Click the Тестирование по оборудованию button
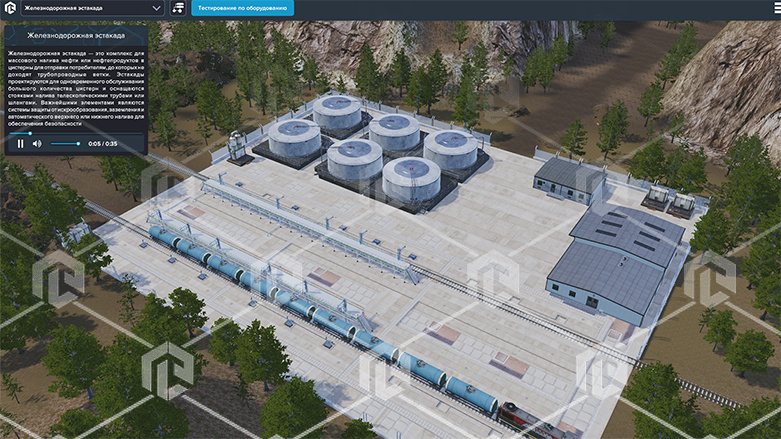This screenshot has width=781, height=439. pos(239,8)
